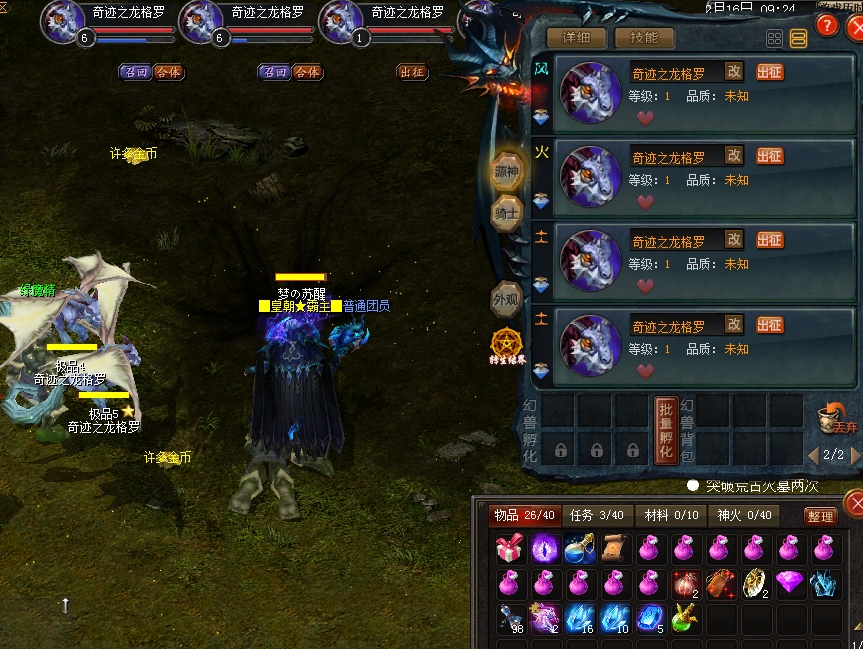Select the purple diamond gem item
The width and height of the screenshot is (863, 649).
click(x=789, y=583)
